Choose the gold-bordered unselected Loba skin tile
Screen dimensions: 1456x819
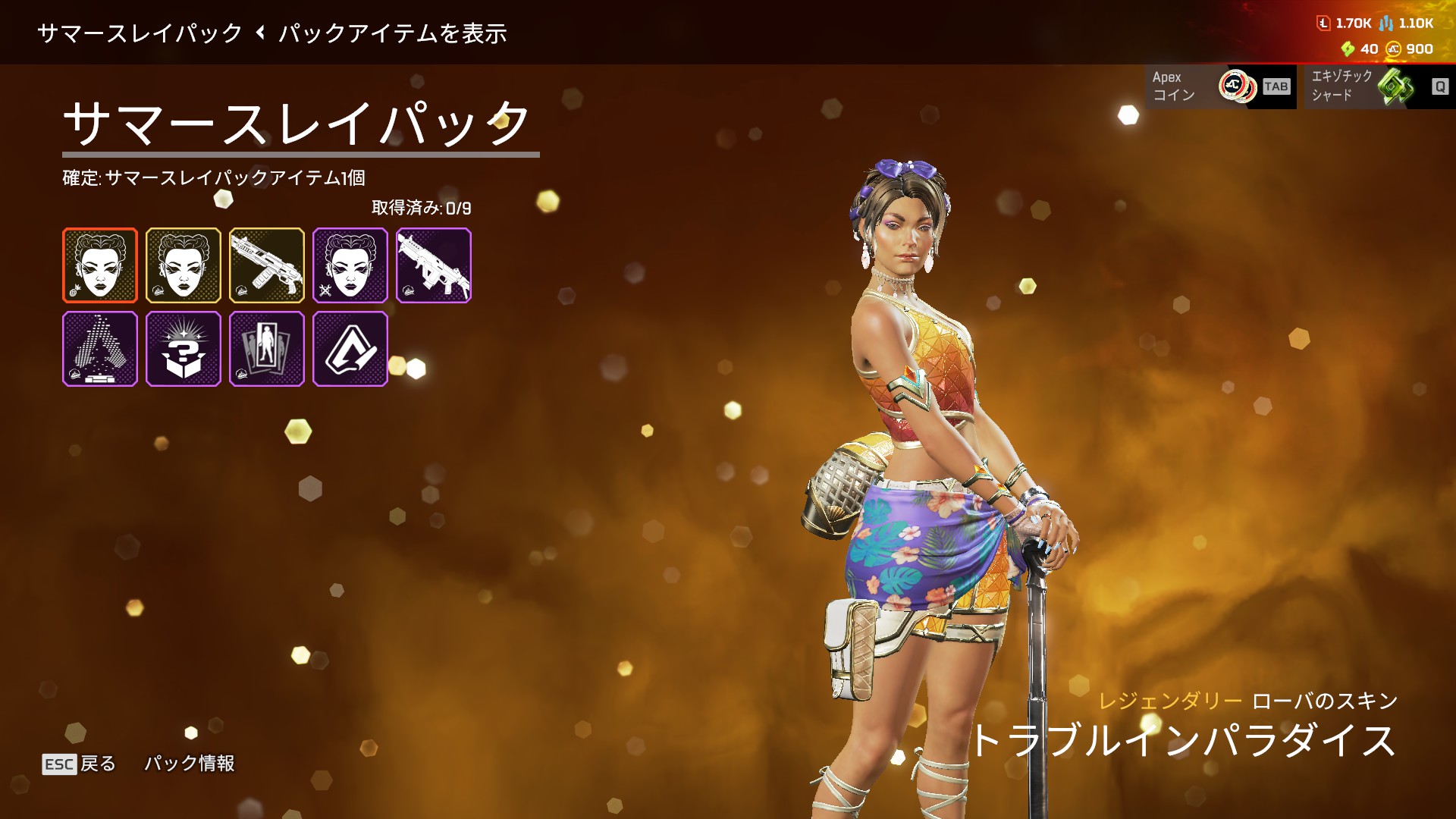click(x=184, y=265)
